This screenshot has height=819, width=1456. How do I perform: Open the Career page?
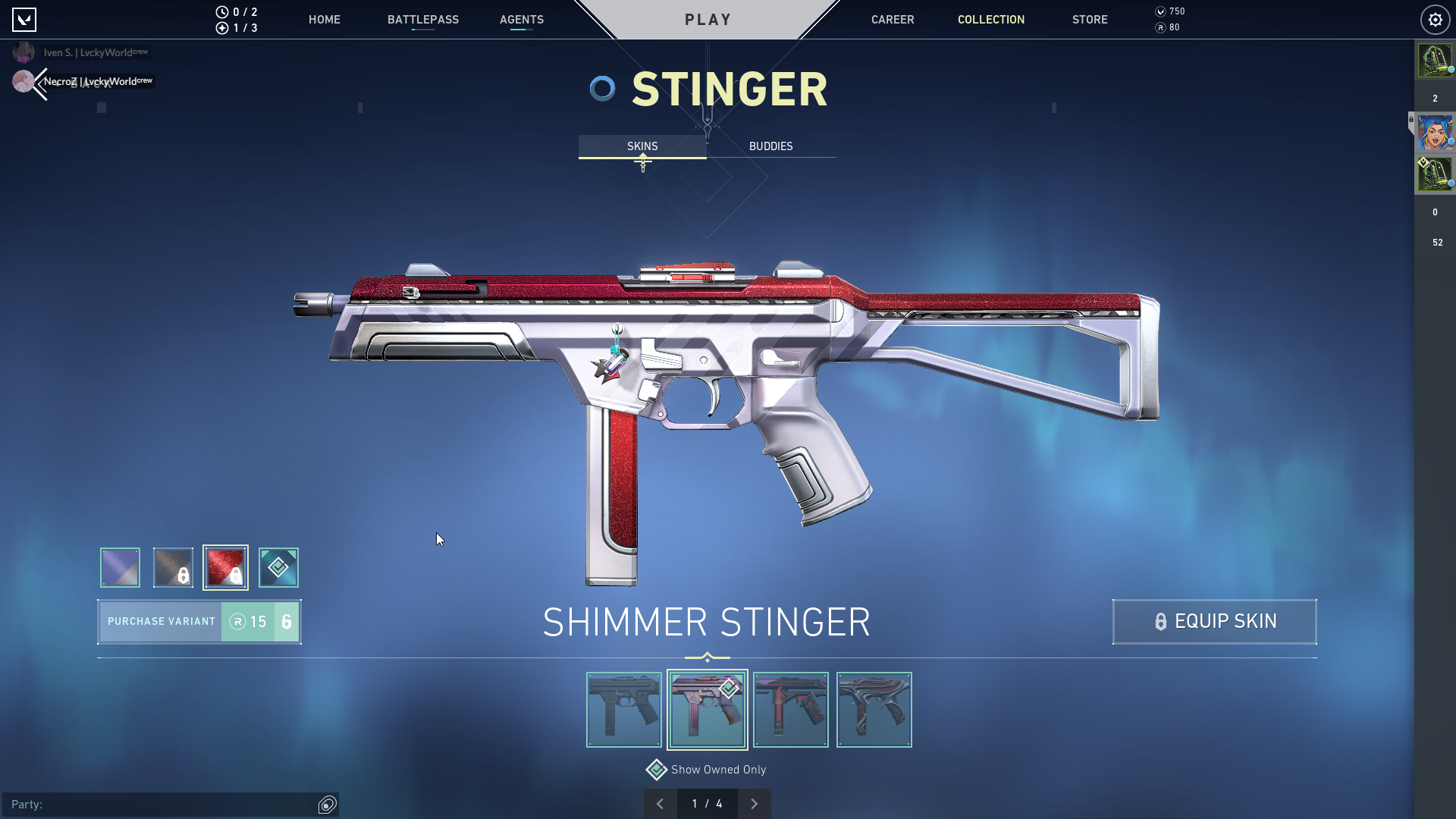pos(892,20)
